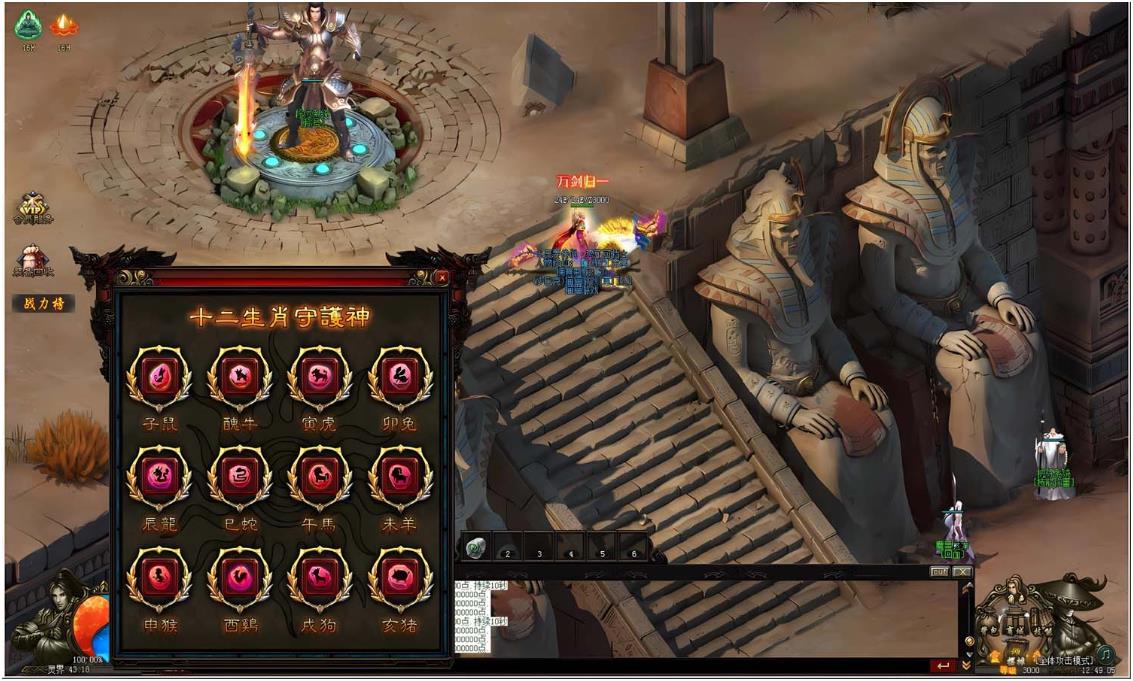The height and width of the screenshot is (681, 1133).
Task: Select the 午馬 horse guardian
Action: click(x=320, y=477)
